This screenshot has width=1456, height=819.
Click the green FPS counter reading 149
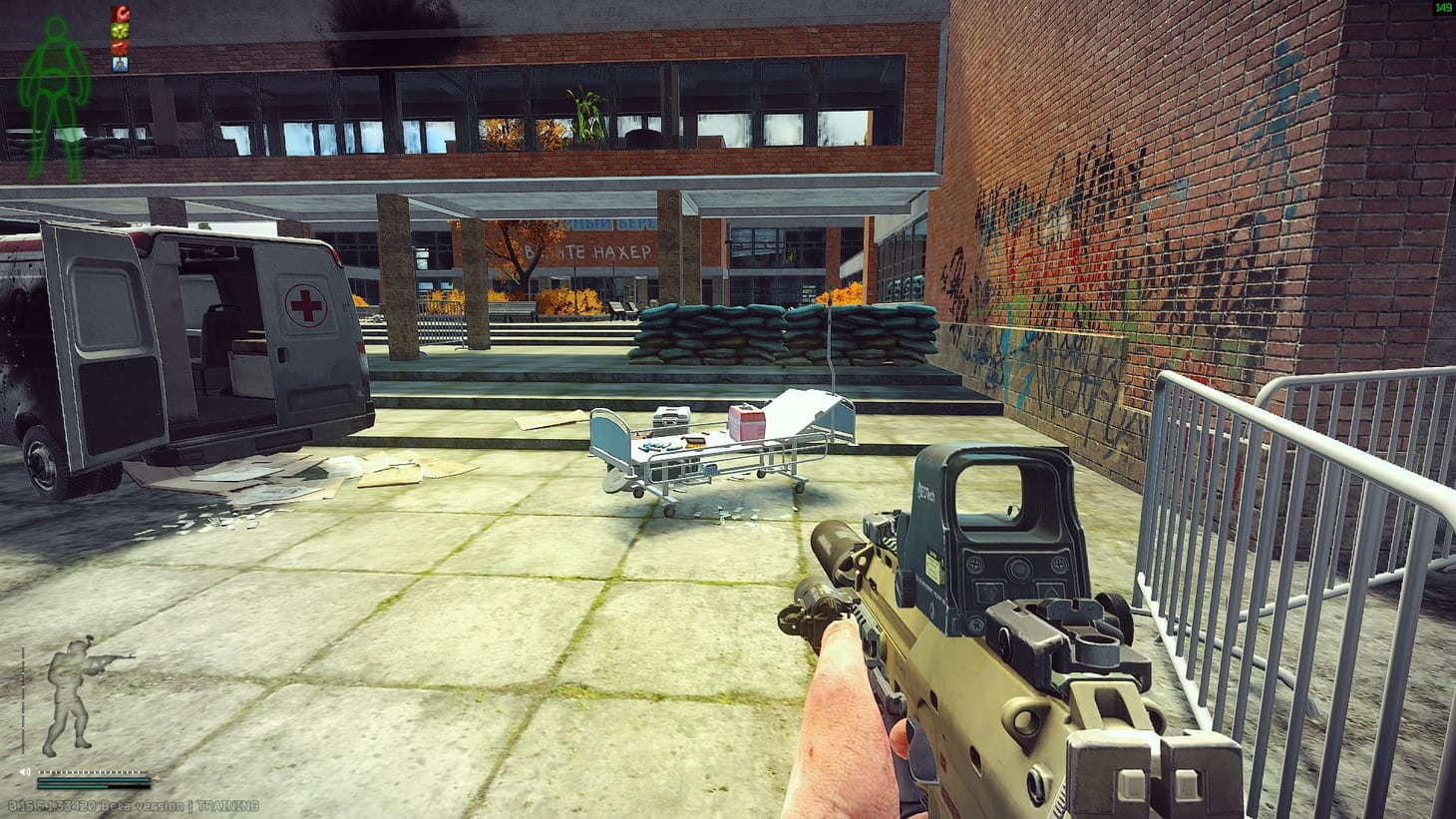(1442, 9)
